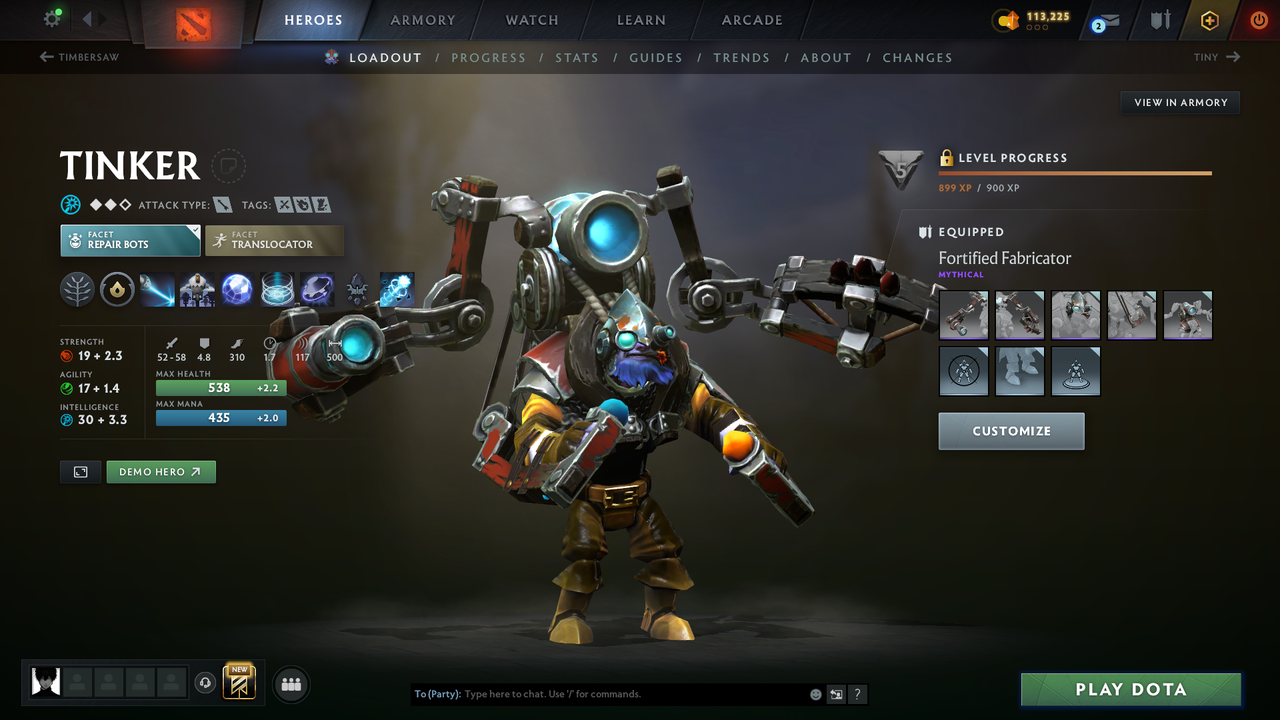Click the friends list icon near party slots
Image resolution: width=1280 pixels, height=720 pixels.
point(290,683)
